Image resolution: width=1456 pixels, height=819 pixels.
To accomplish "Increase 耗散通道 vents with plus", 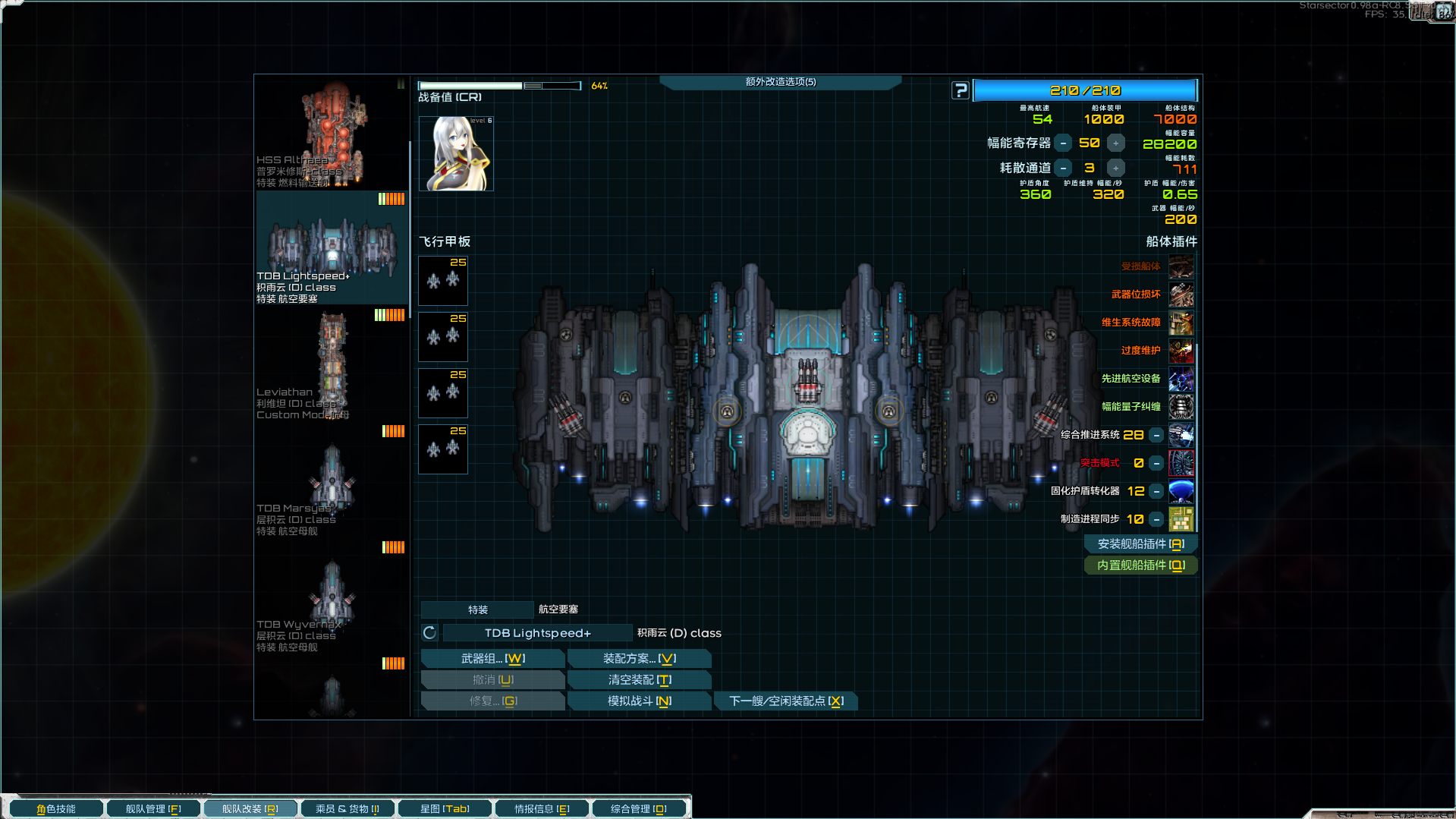I will (x=1115, y=168).
